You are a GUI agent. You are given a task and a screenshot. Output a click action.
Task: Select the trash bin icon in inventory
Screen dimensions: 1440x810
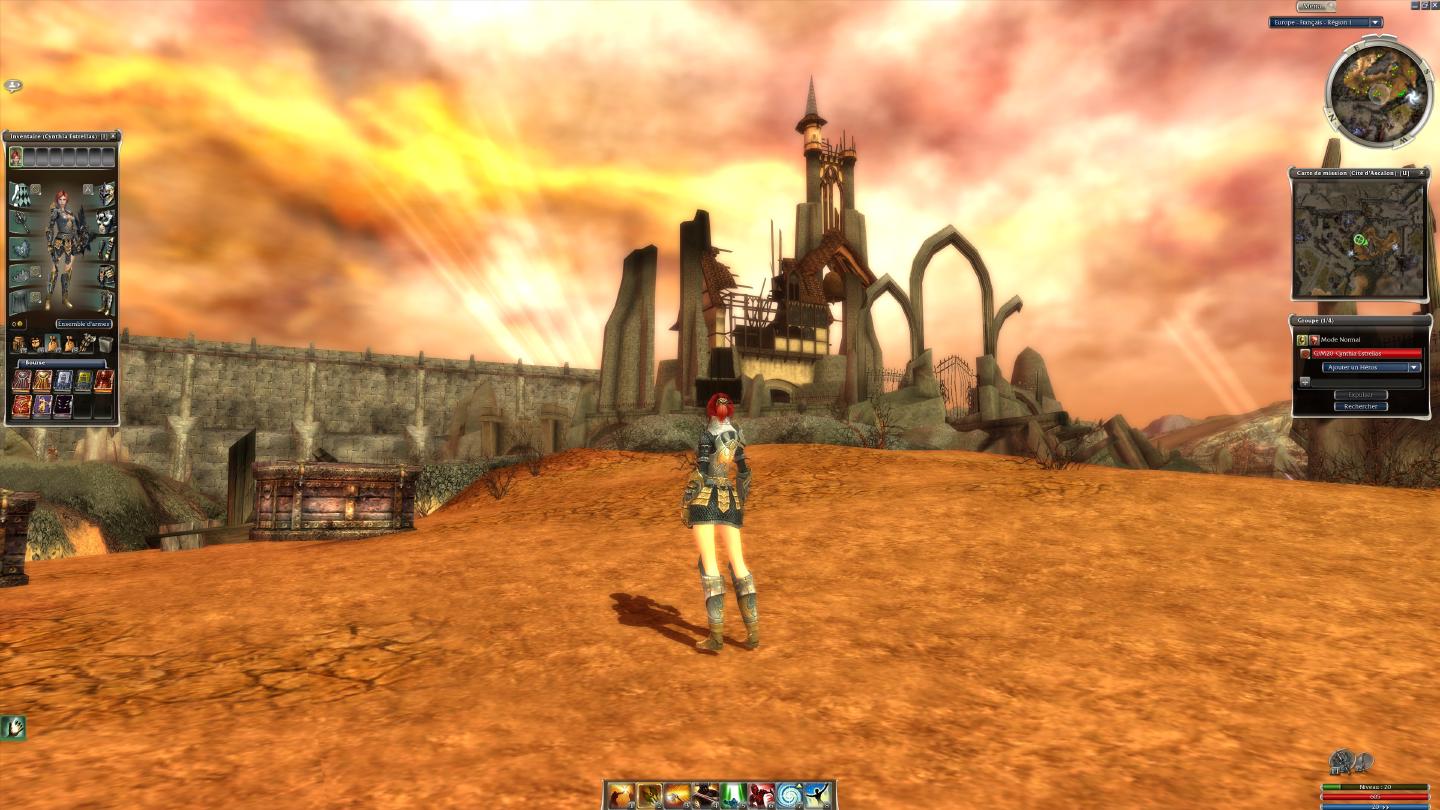click(105, 344)
